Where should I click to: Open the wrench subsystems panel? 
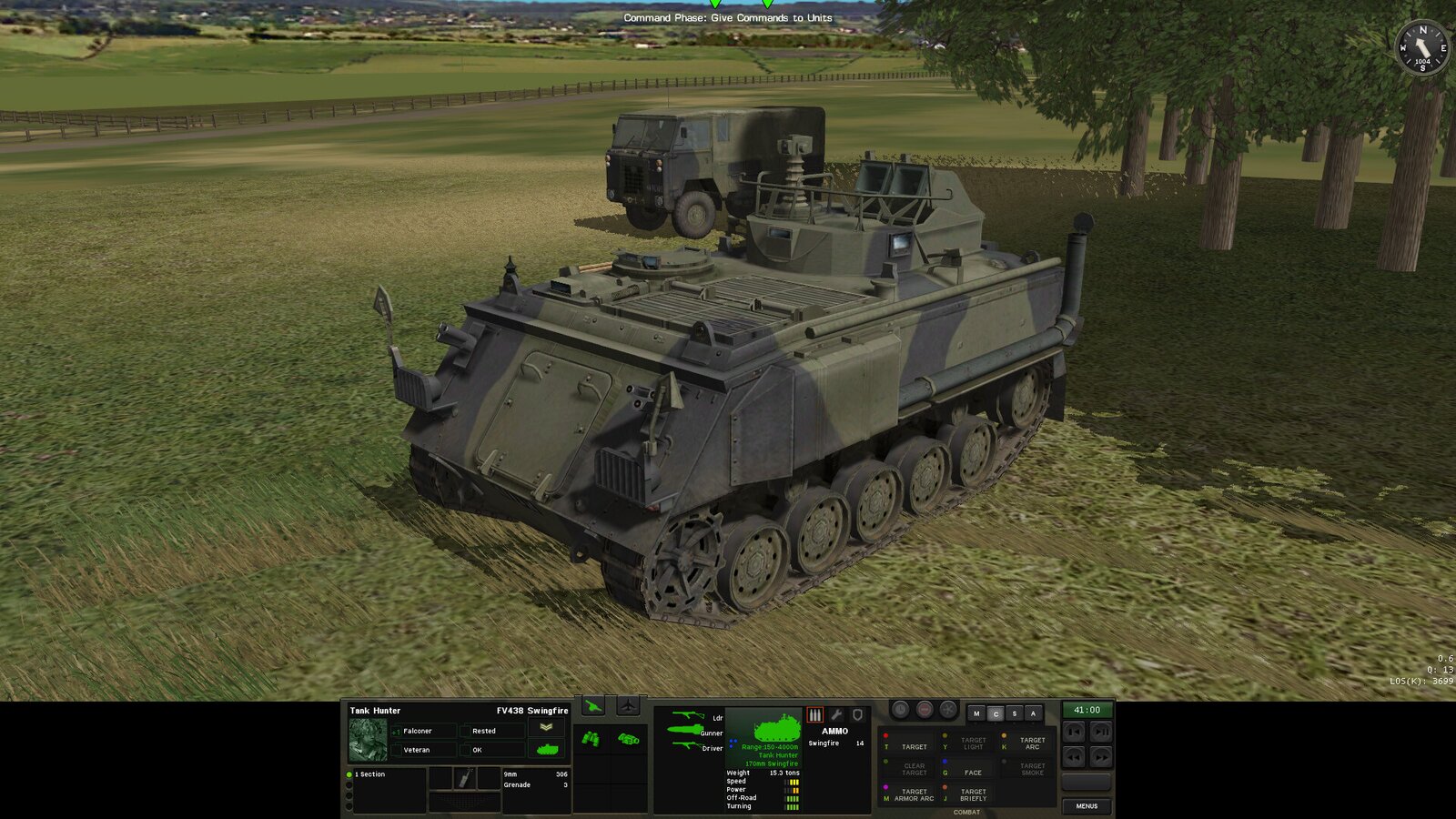tap(837, 714)
